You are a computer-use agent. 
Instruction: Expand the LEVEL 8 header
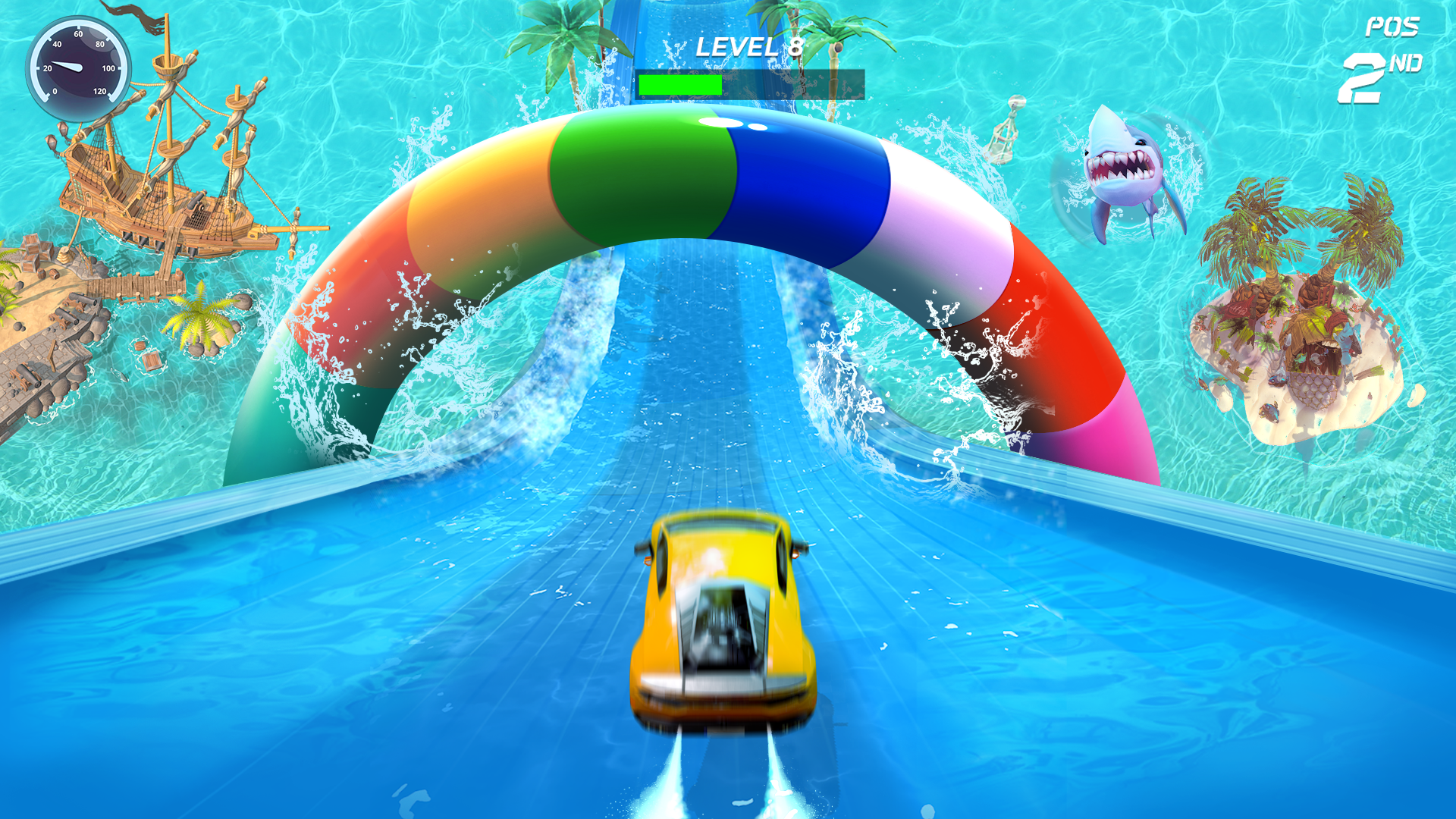point(751,45)
